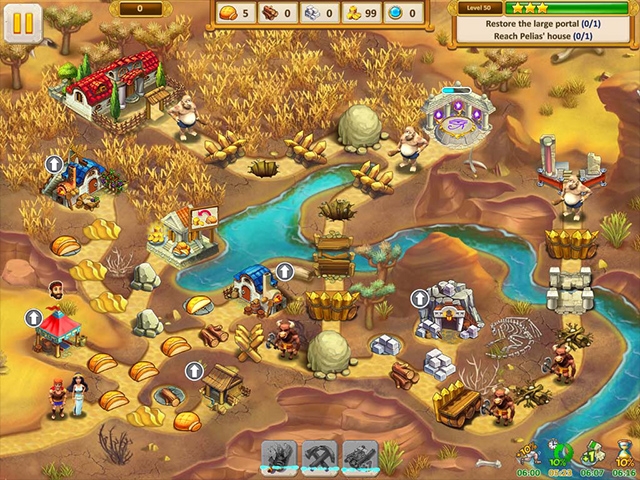The image size is (640, 480).
Task: Click the upgrade arrow over the sawmill hut
Action: [194, 371]
